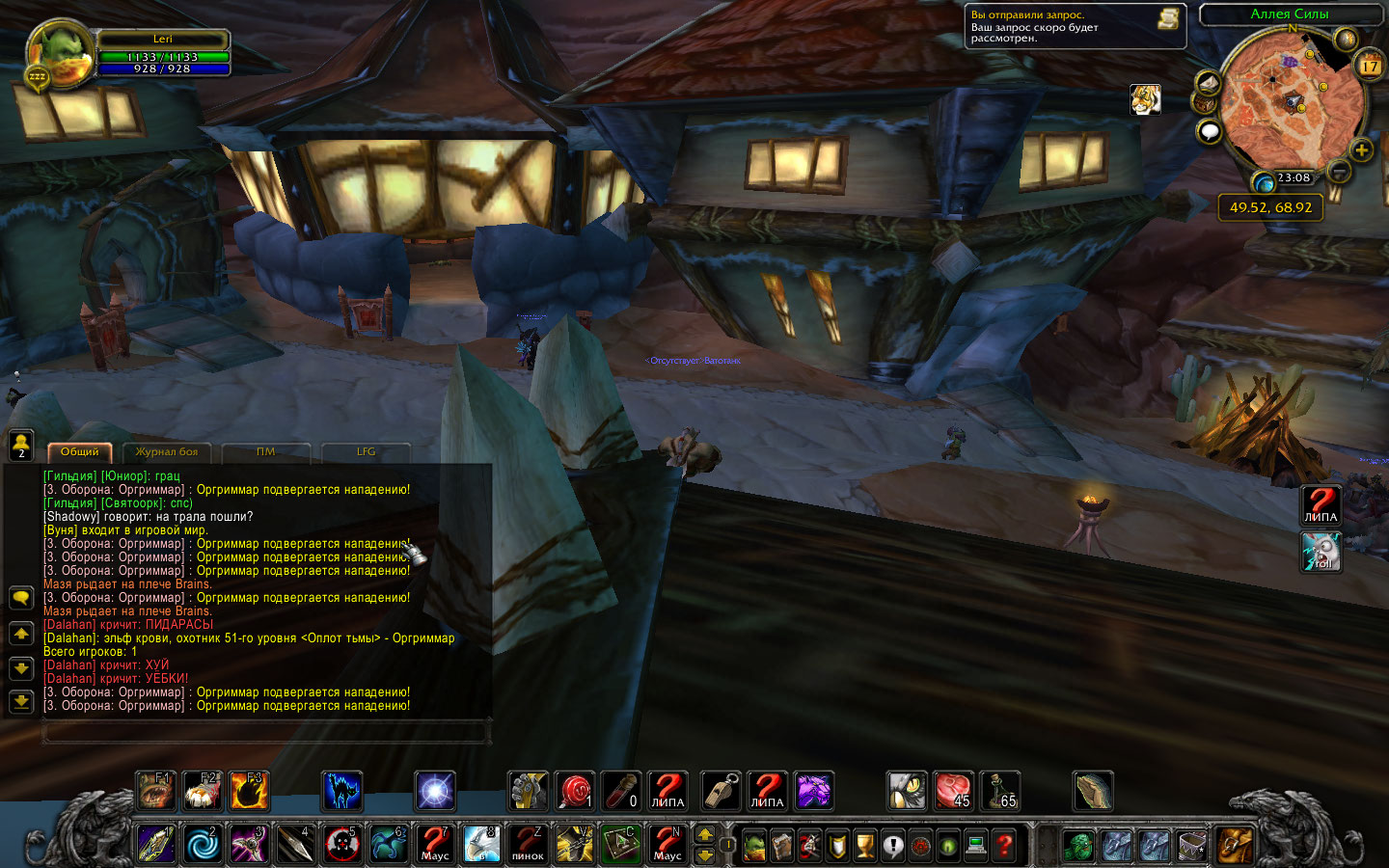
Task: Switch to the Журнал боя chat tab
Action: pyautogui.click(x=167, y=452)
